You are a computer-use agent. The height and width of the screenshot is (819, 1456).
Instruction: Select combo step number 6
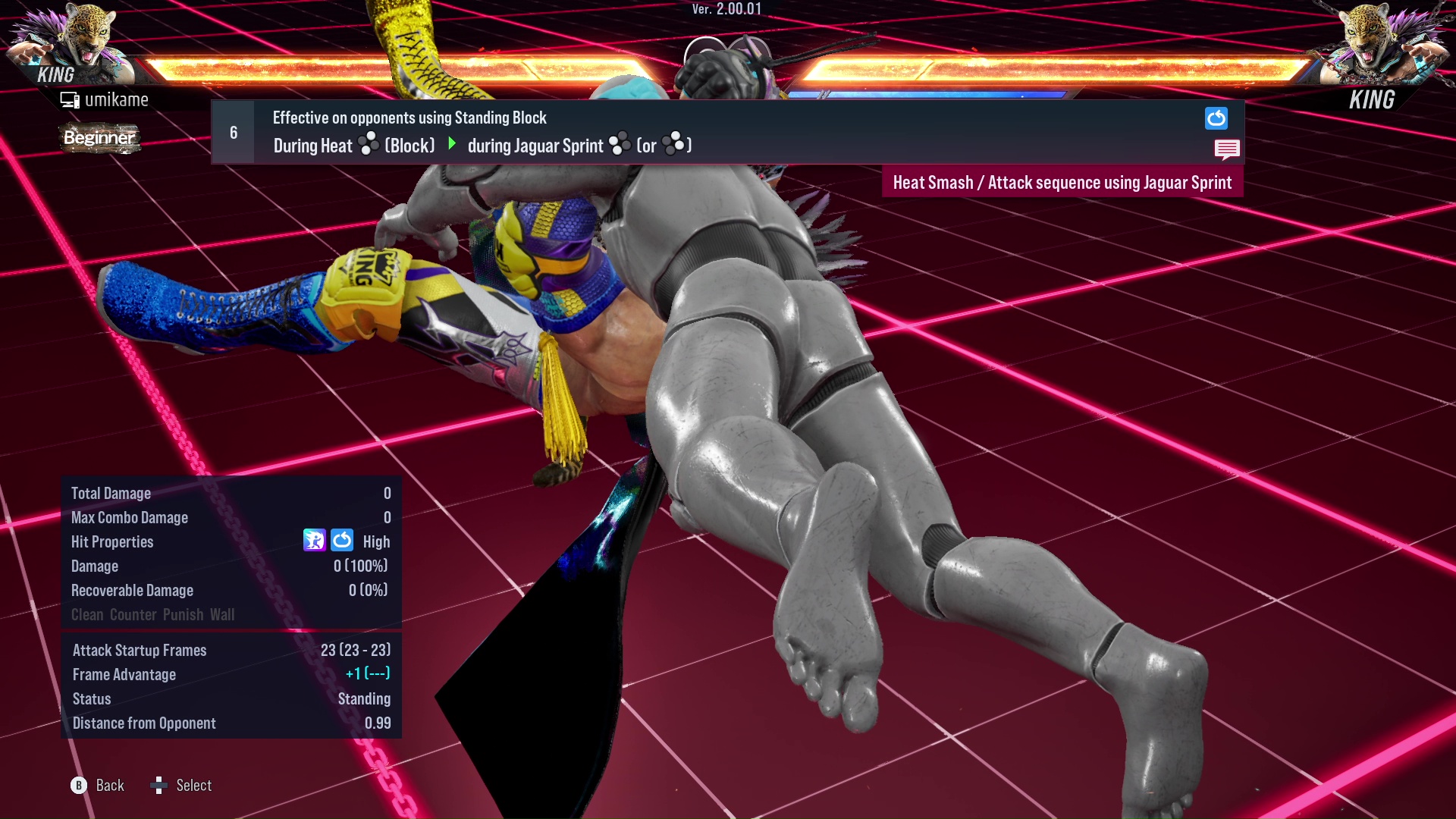[233, 131]
